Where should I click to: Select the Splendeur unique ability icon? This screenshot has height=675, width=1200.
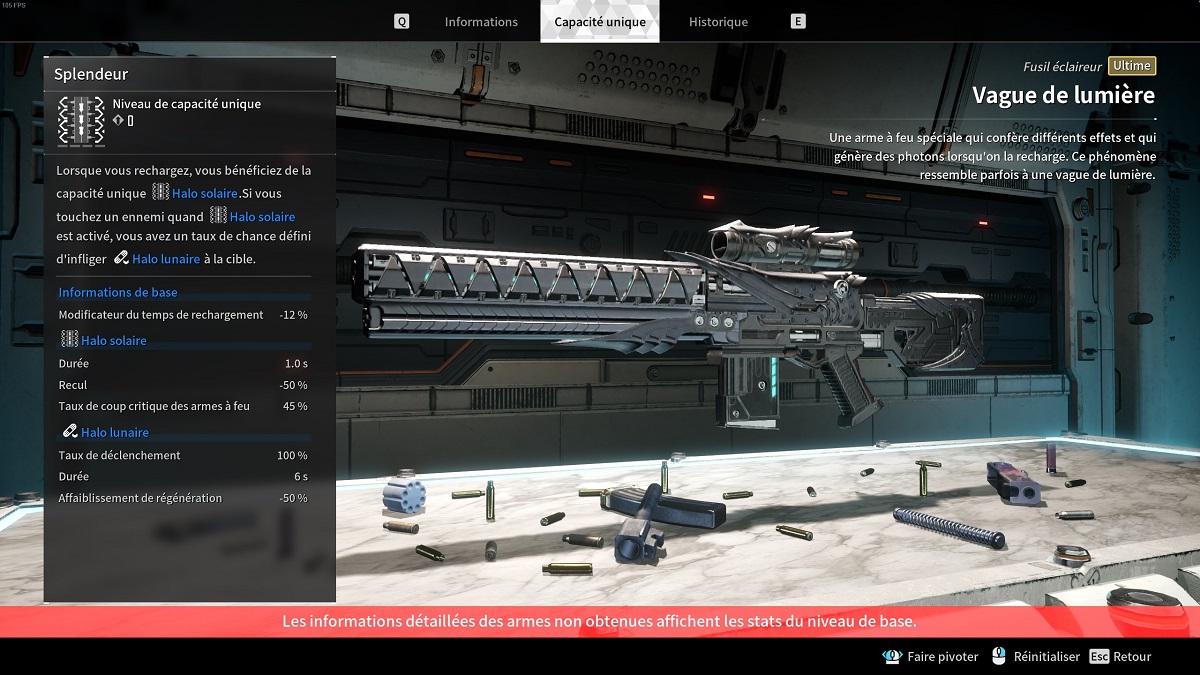tap(81, 121)
